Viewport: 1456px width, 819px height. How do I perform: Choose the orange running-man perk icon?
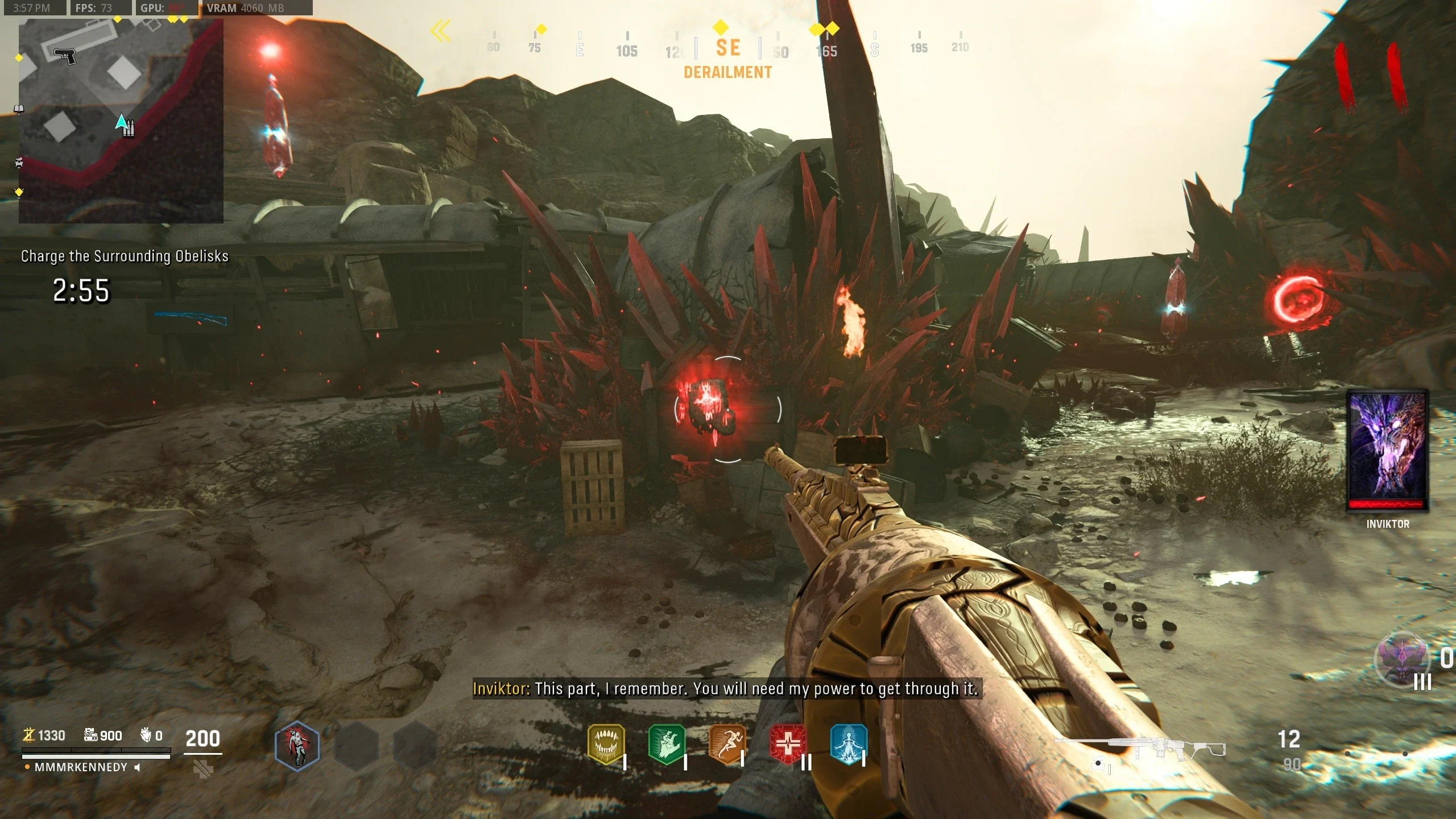(x=727, y=744)
